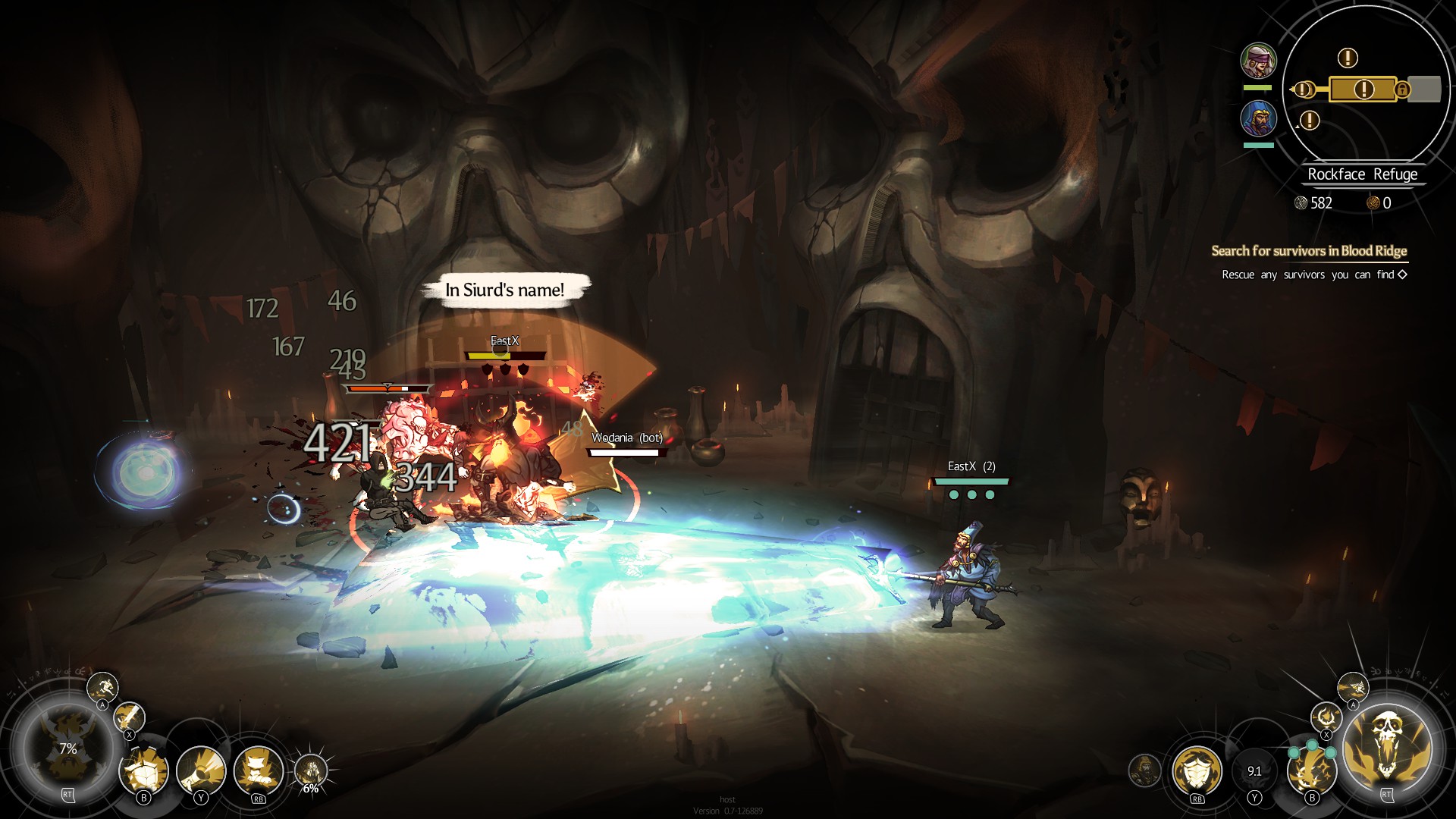Use the war horn blast ability
Image resolution: width=1456 pixels, height=819 pixels.
tap(200, 771)
